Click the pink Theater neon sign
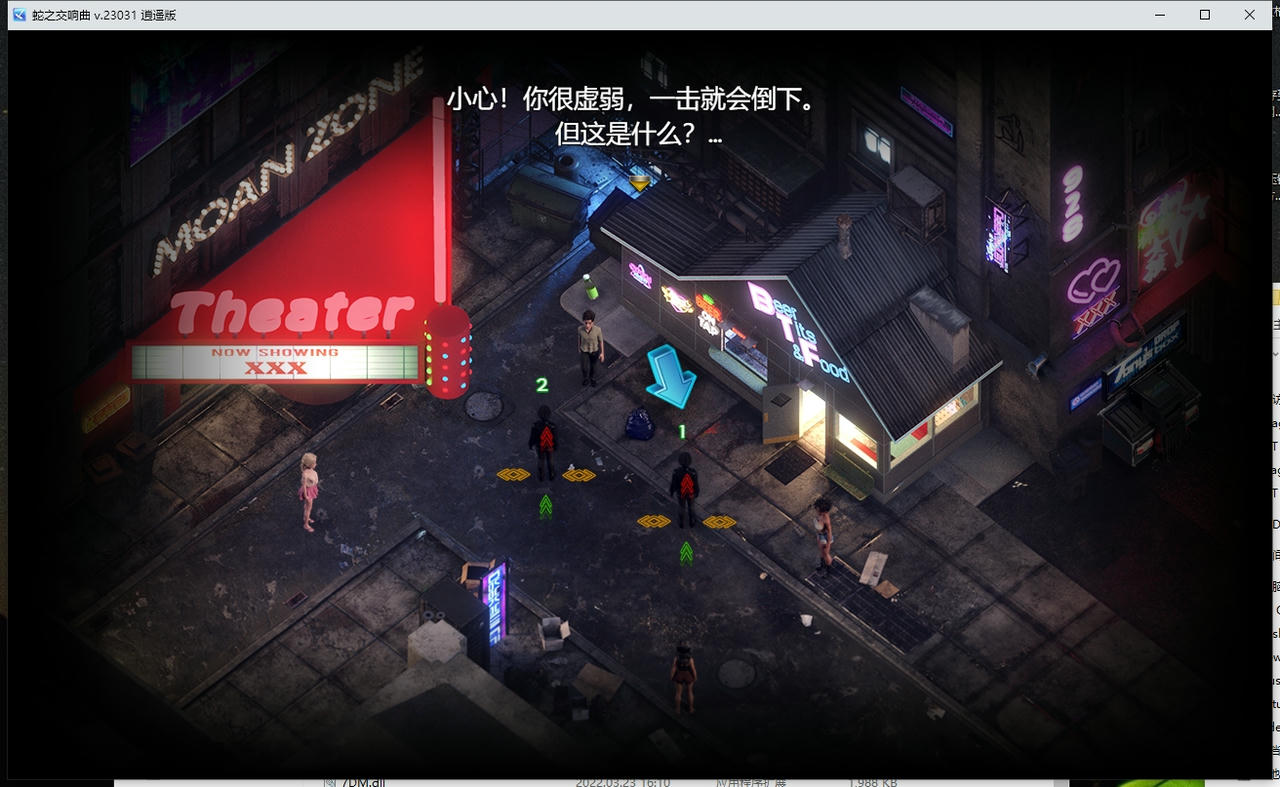Screen dimensions: 1280x787 293,313
